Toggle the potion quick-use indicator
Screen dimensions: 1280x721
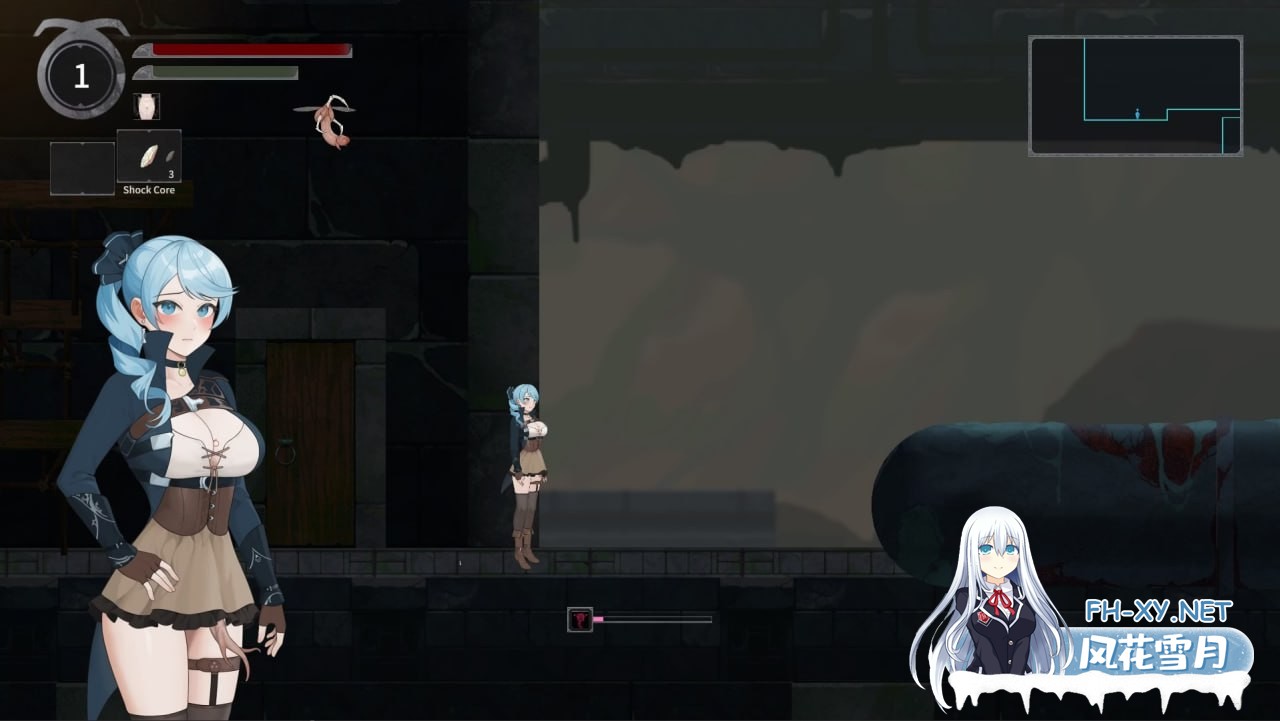146,104
